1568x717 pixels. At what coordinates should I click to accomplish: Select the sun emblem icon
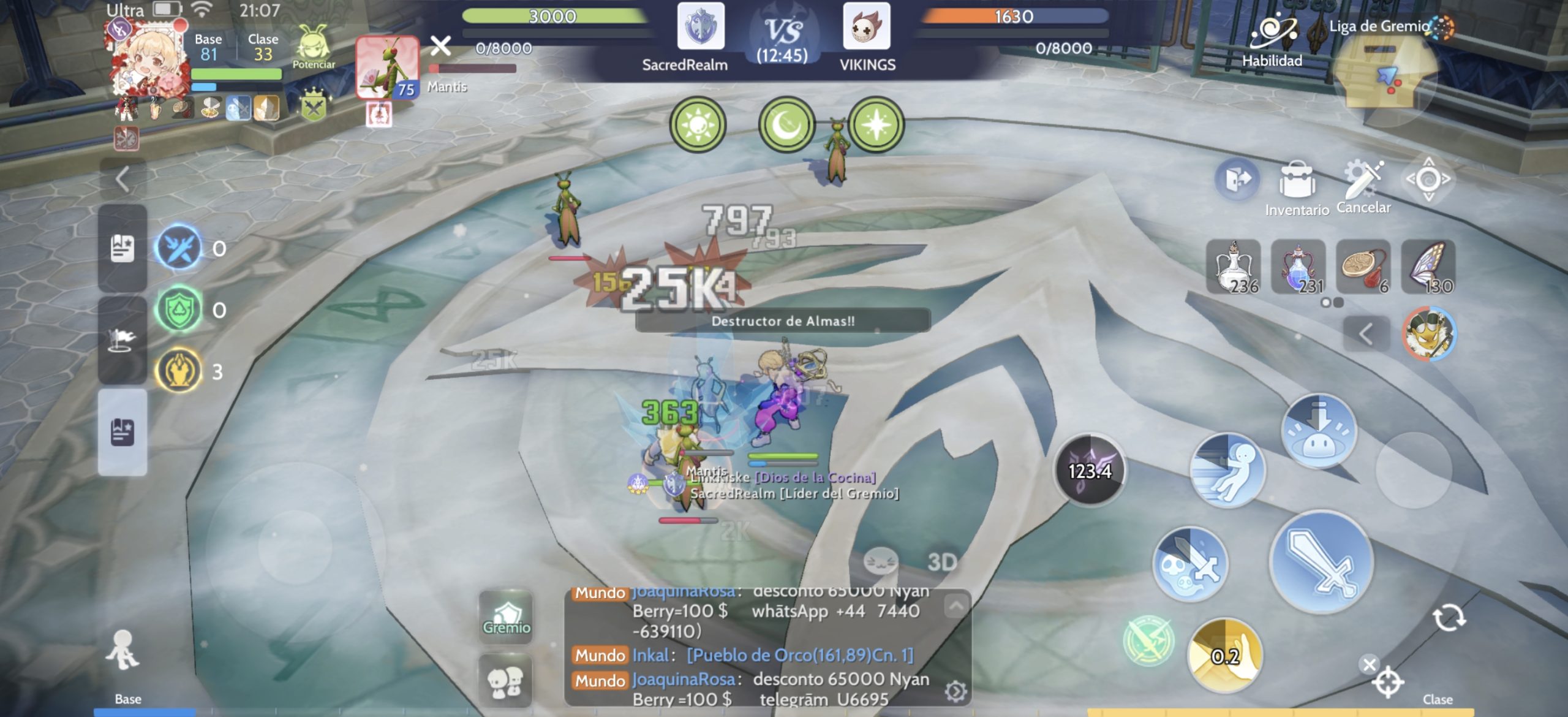[x=698, y=125]
